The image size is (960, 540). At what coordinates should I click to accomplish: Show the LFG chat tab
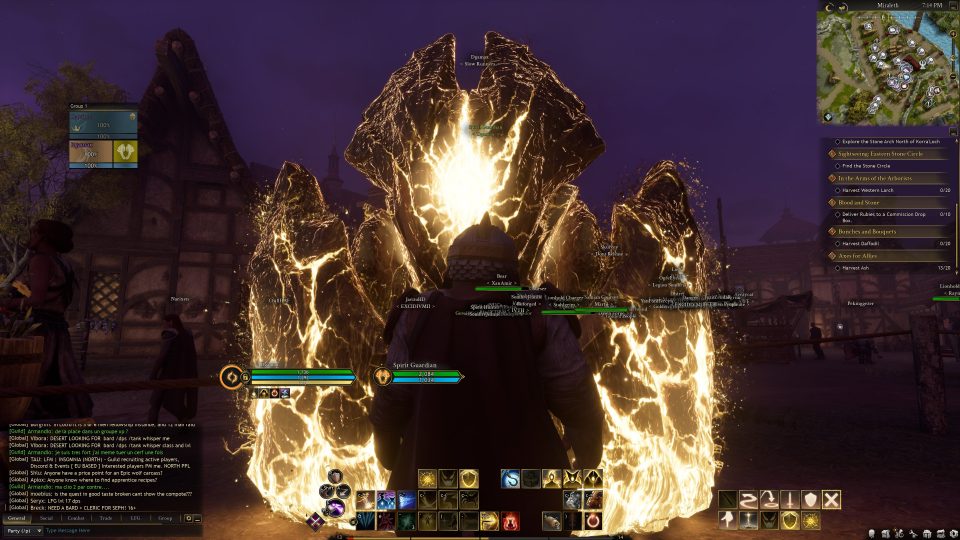click(x=135, y=518)
